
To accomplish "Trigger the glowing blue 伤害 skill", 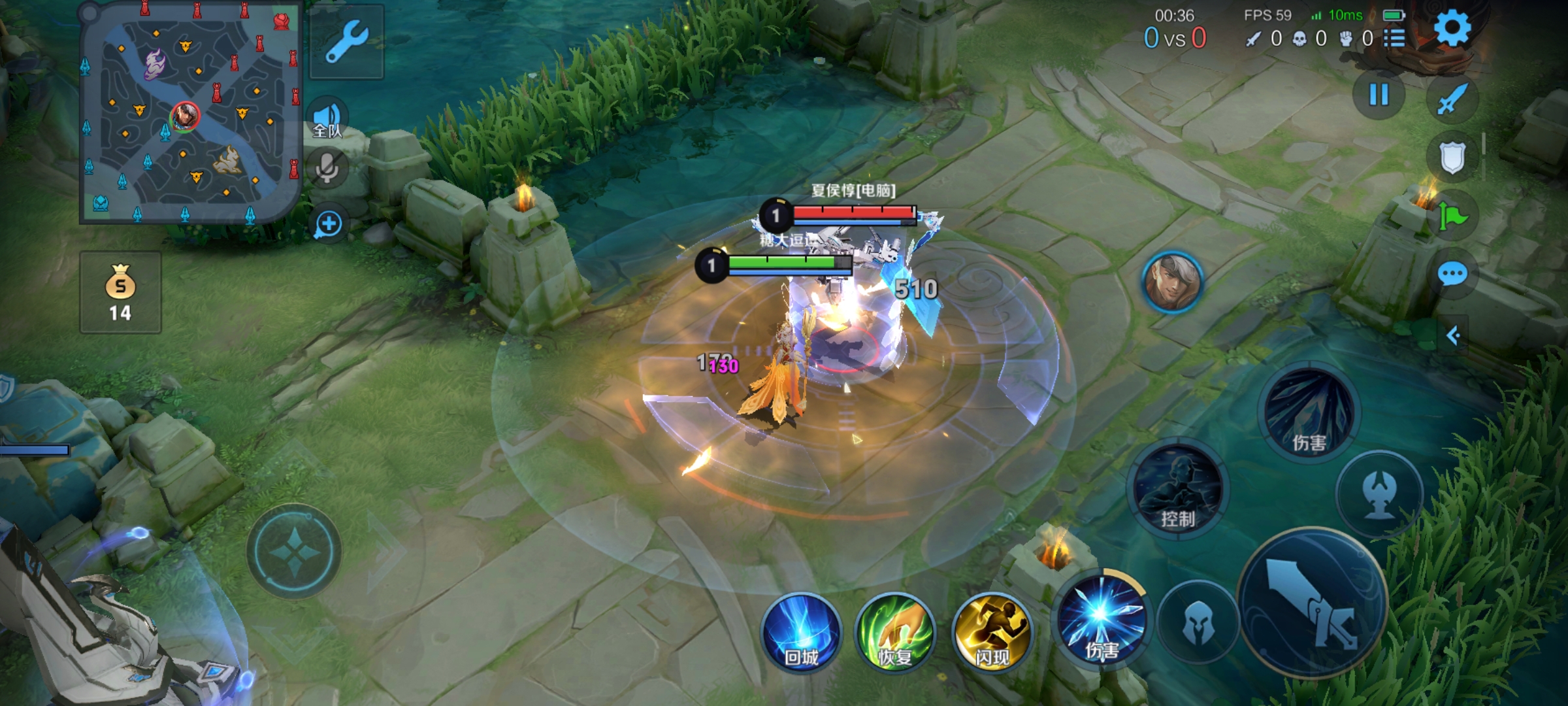I will tap(1102, 618).
